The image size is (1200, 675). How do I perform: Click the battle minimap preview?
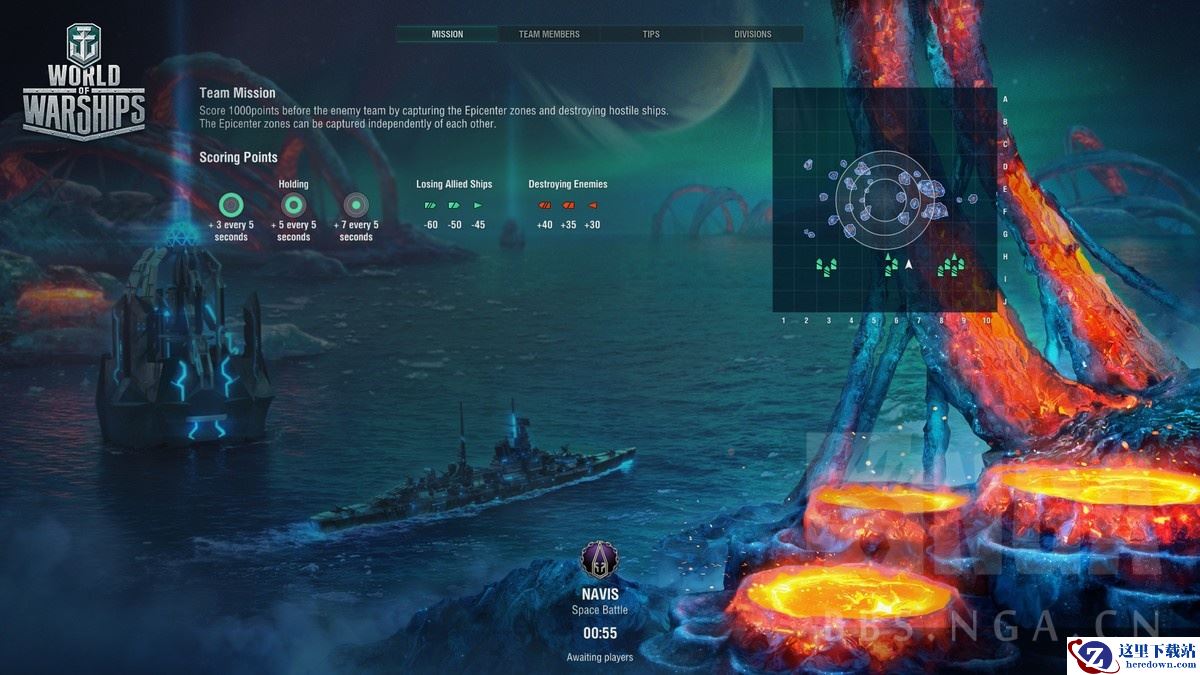[885, 200]
